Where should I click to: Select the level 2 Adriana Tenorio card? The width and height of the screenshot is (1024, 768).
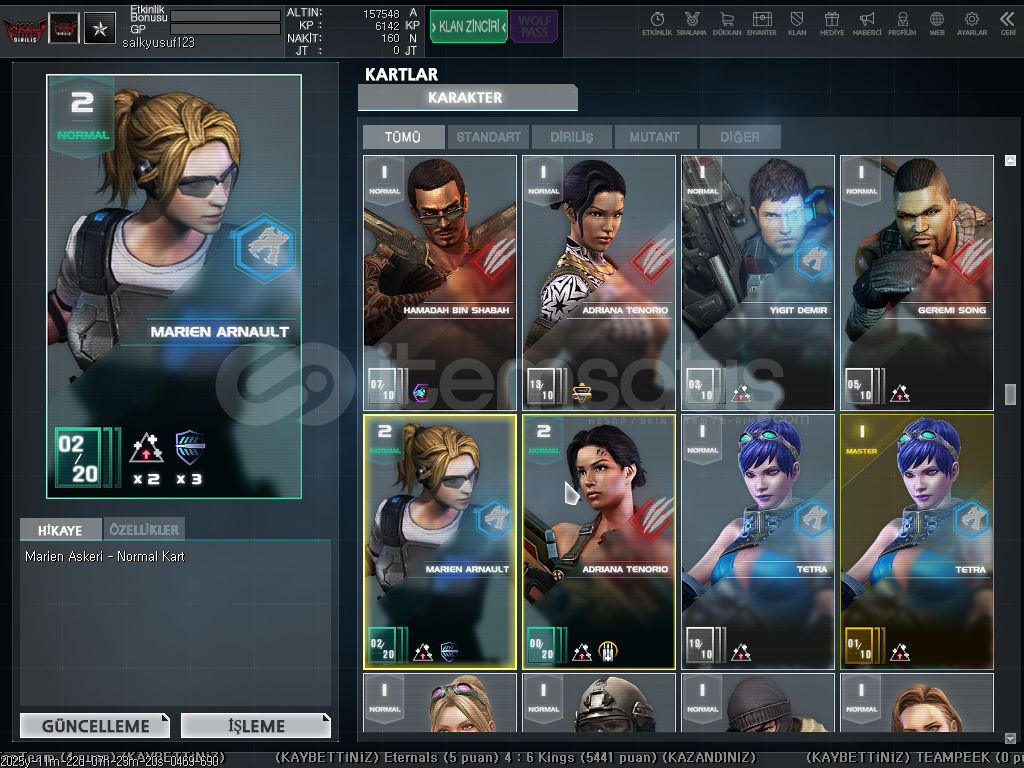click(599, 541)
